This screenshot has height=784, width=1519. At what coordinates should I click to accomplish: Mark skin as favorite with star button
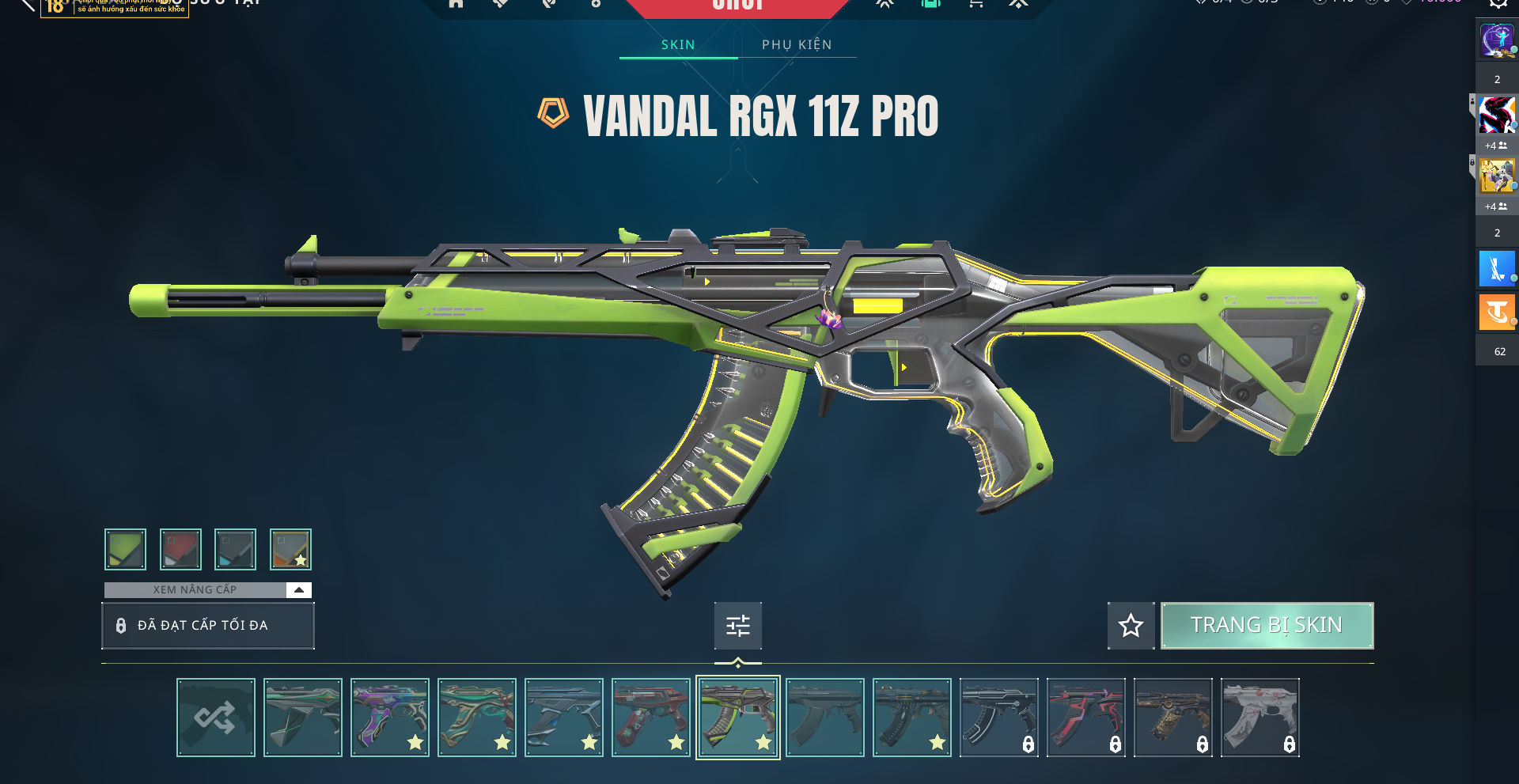(x=1131, y=626)
